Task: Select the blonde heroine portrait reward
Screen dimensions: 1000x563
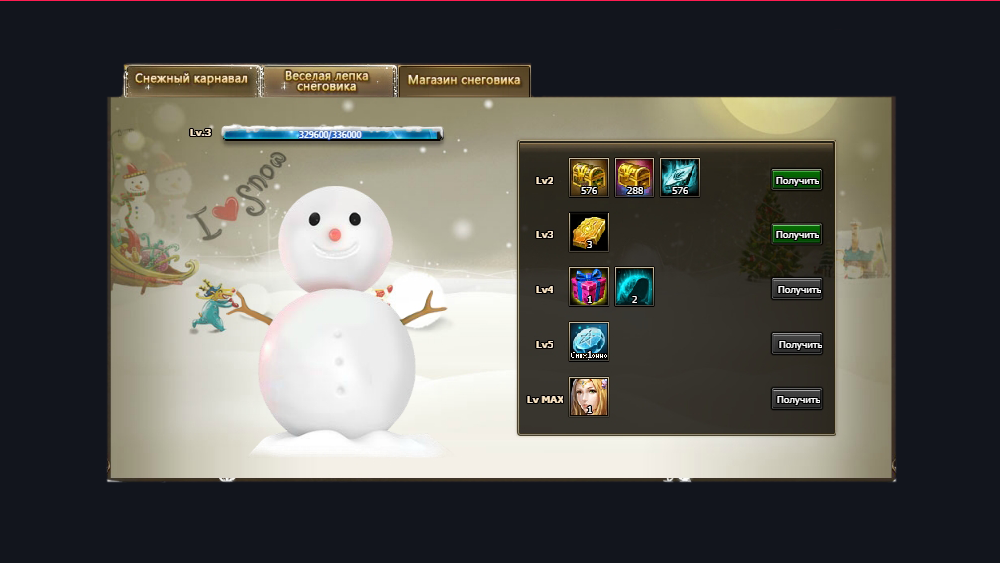Action: 589,397
